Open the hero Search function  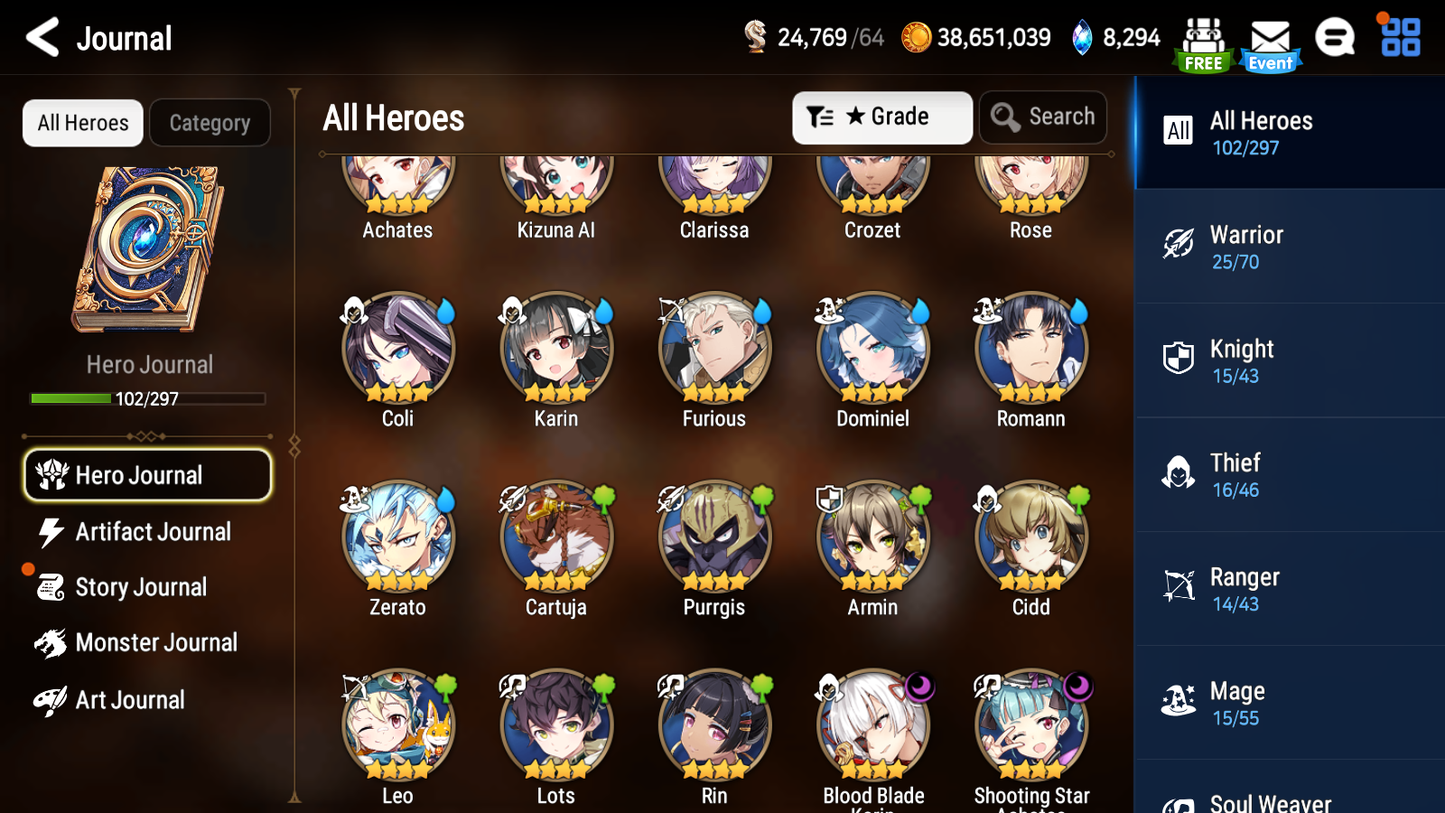tap(1043, 116)
